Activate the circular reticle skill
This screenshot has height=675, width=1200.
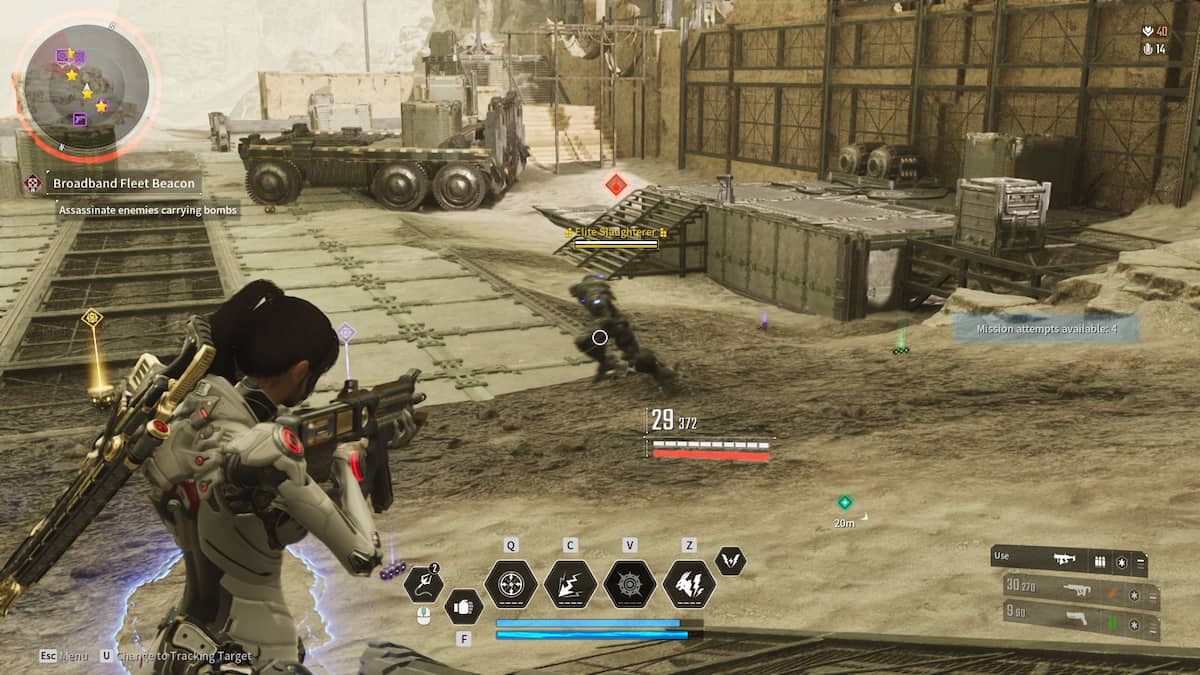coord(511,584)
